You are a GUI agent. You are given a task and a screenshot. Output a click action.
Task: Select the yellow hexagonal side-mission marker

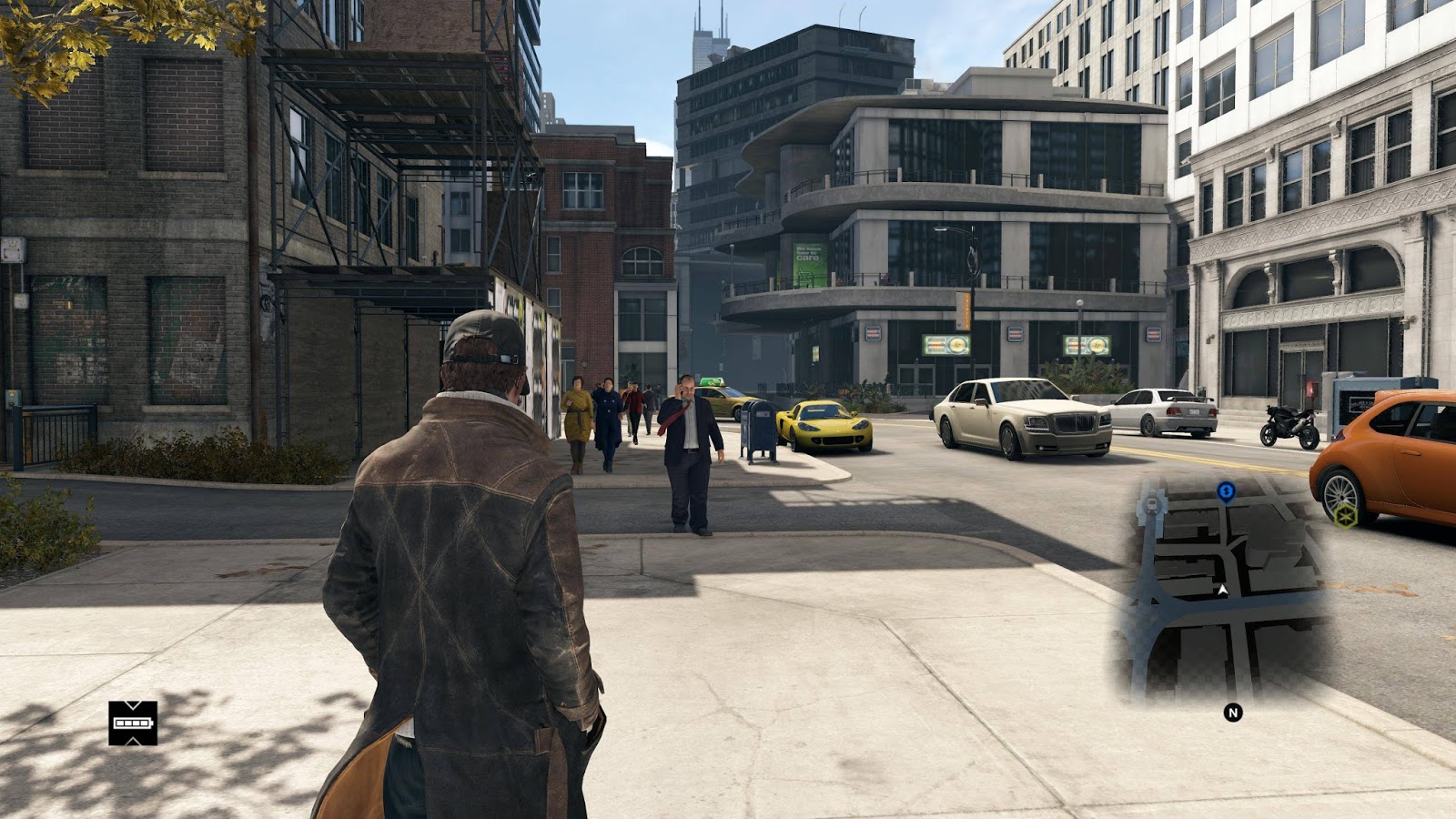(x=1348, y=516)
